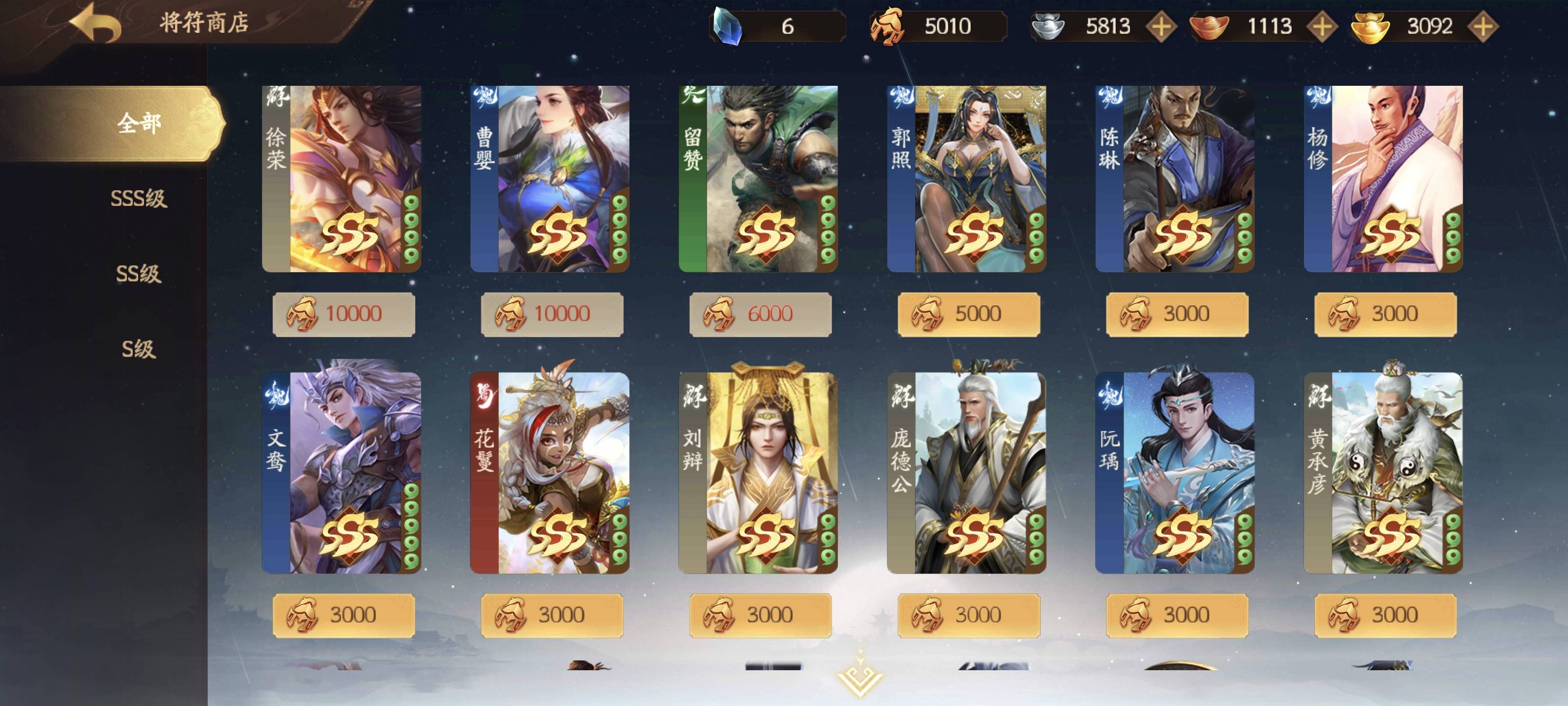Buy 留赞 for 6000
The width and height of the screenshot is (1568, 706).
(x=760, y=314)
